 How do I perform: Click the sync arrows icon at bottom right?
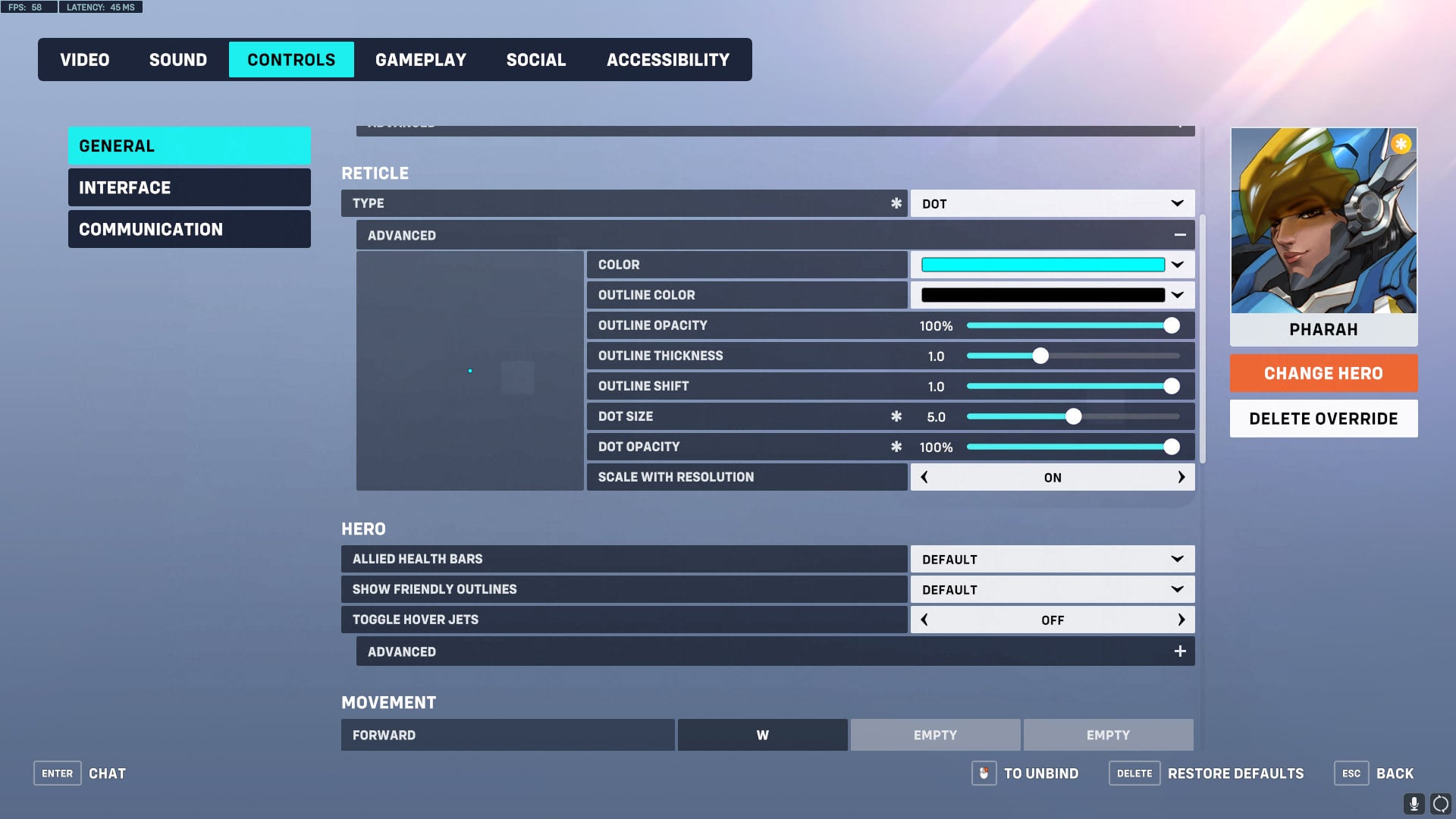click(x=1439, y=804)
